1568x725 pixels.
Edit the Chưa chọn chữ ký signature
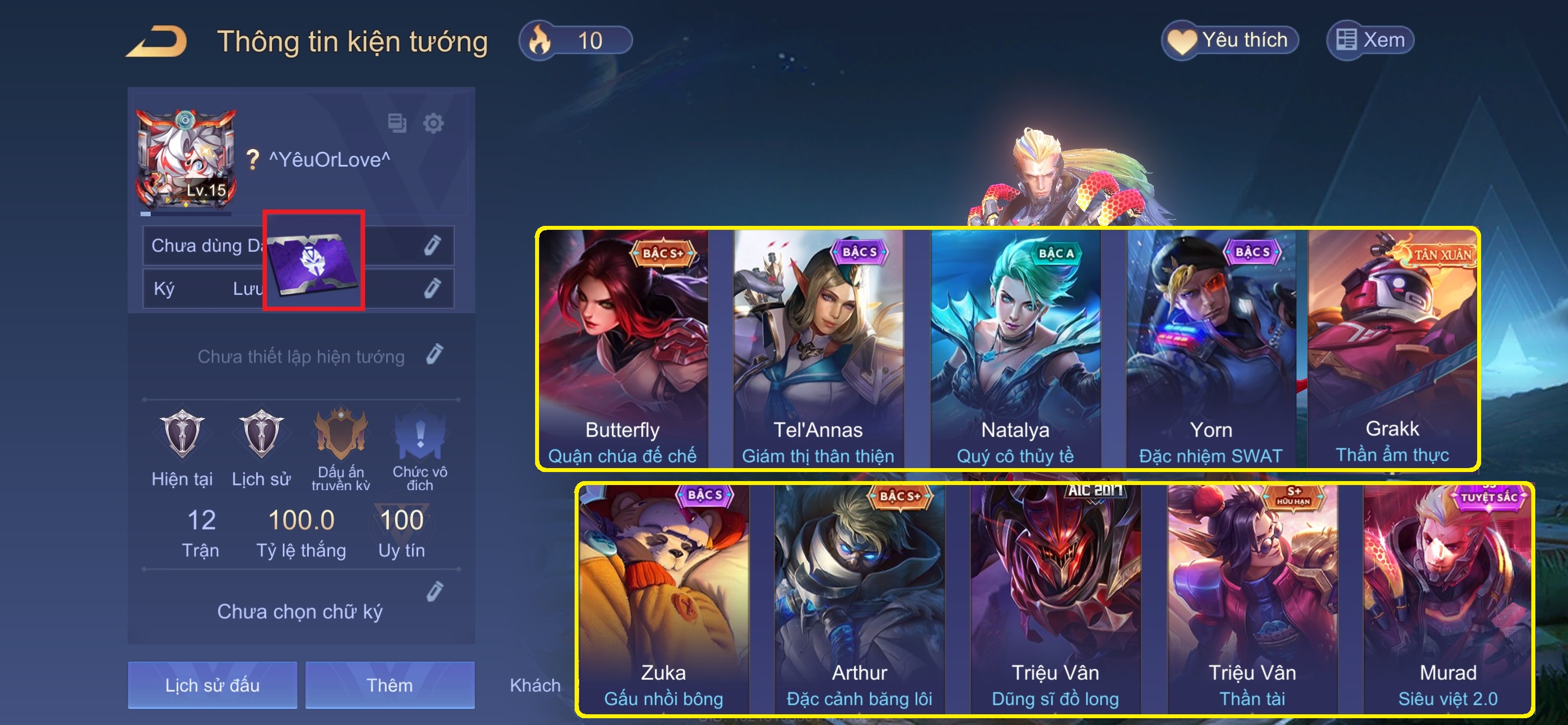click(x=435, y=592)
